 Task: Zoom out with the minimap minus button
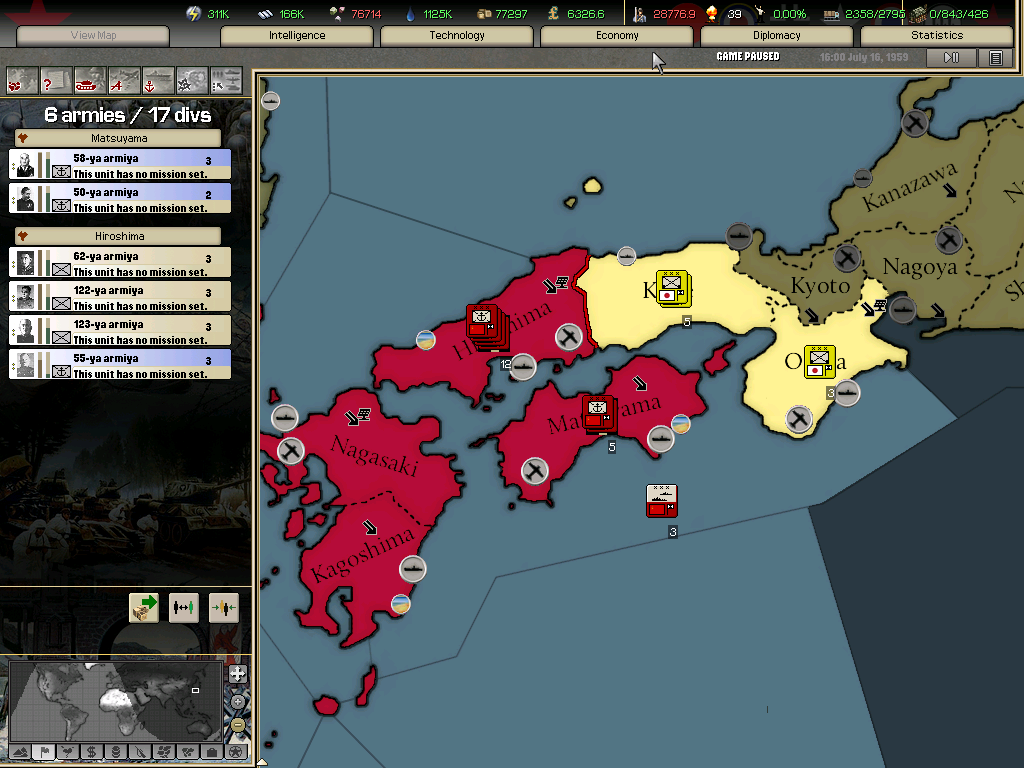coord(237,725)
